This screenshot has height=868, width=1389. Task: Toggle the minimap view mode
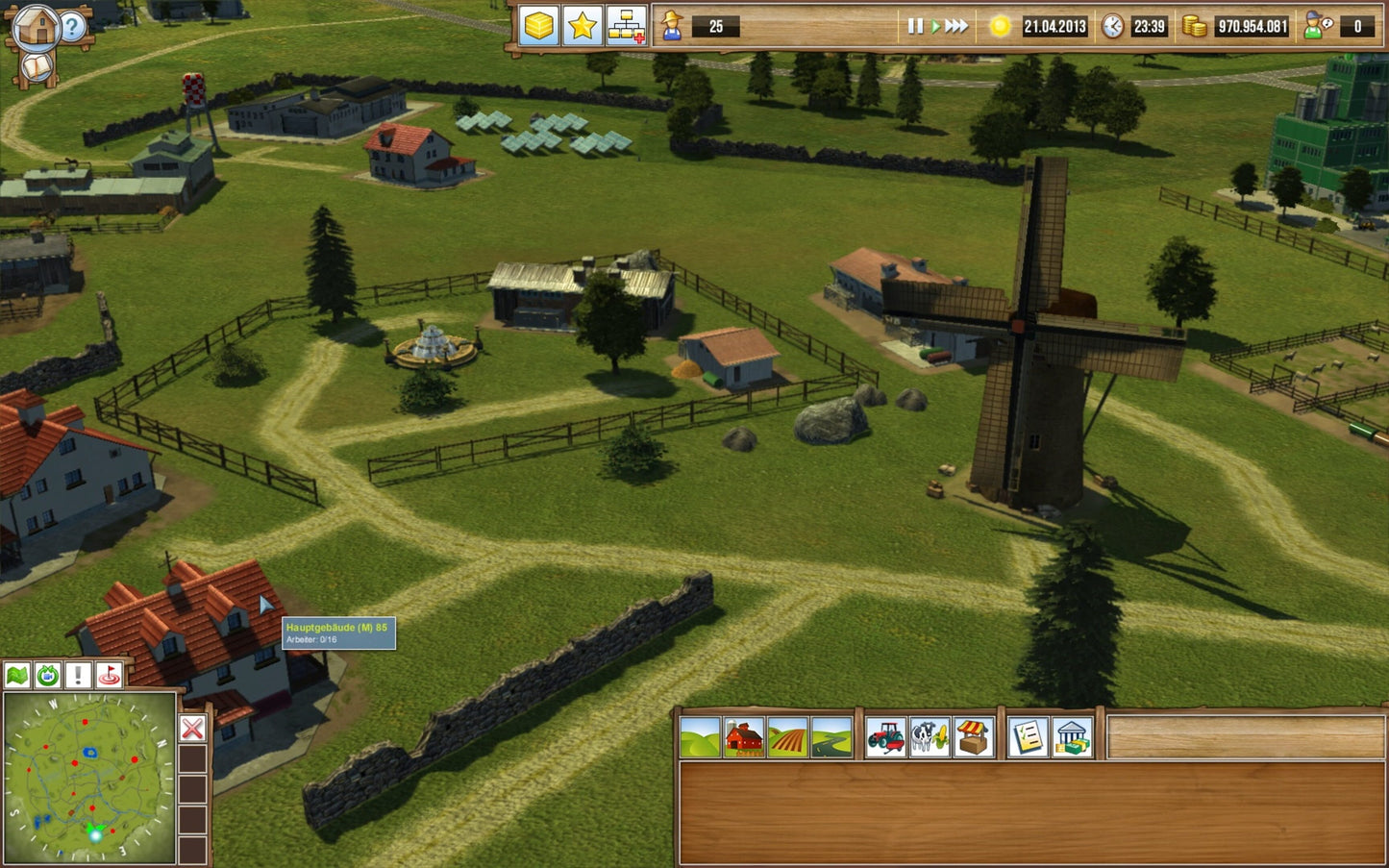coord(16,676)
